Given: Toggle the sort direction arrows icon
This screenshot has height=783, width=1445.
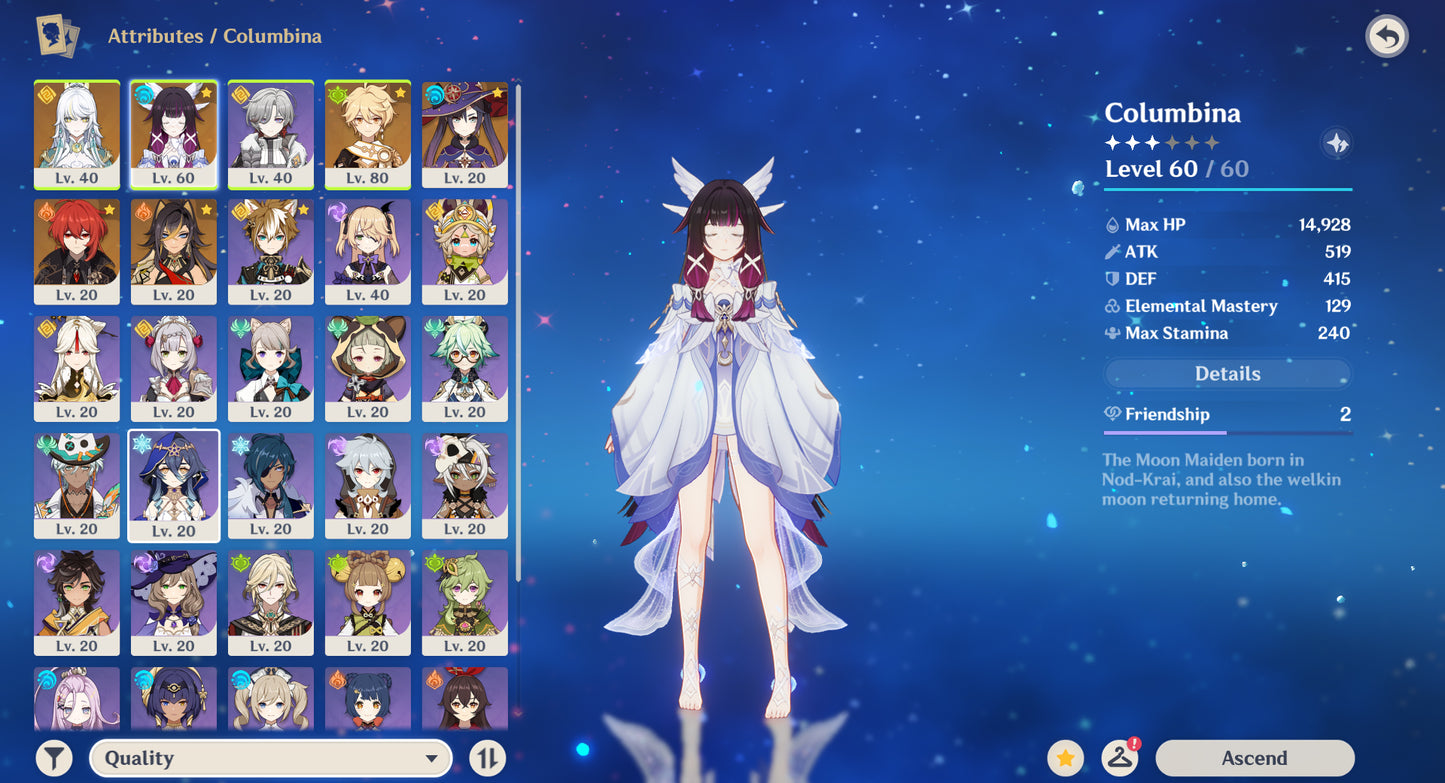Looking at the screenshot, I should tap(487, 757).
